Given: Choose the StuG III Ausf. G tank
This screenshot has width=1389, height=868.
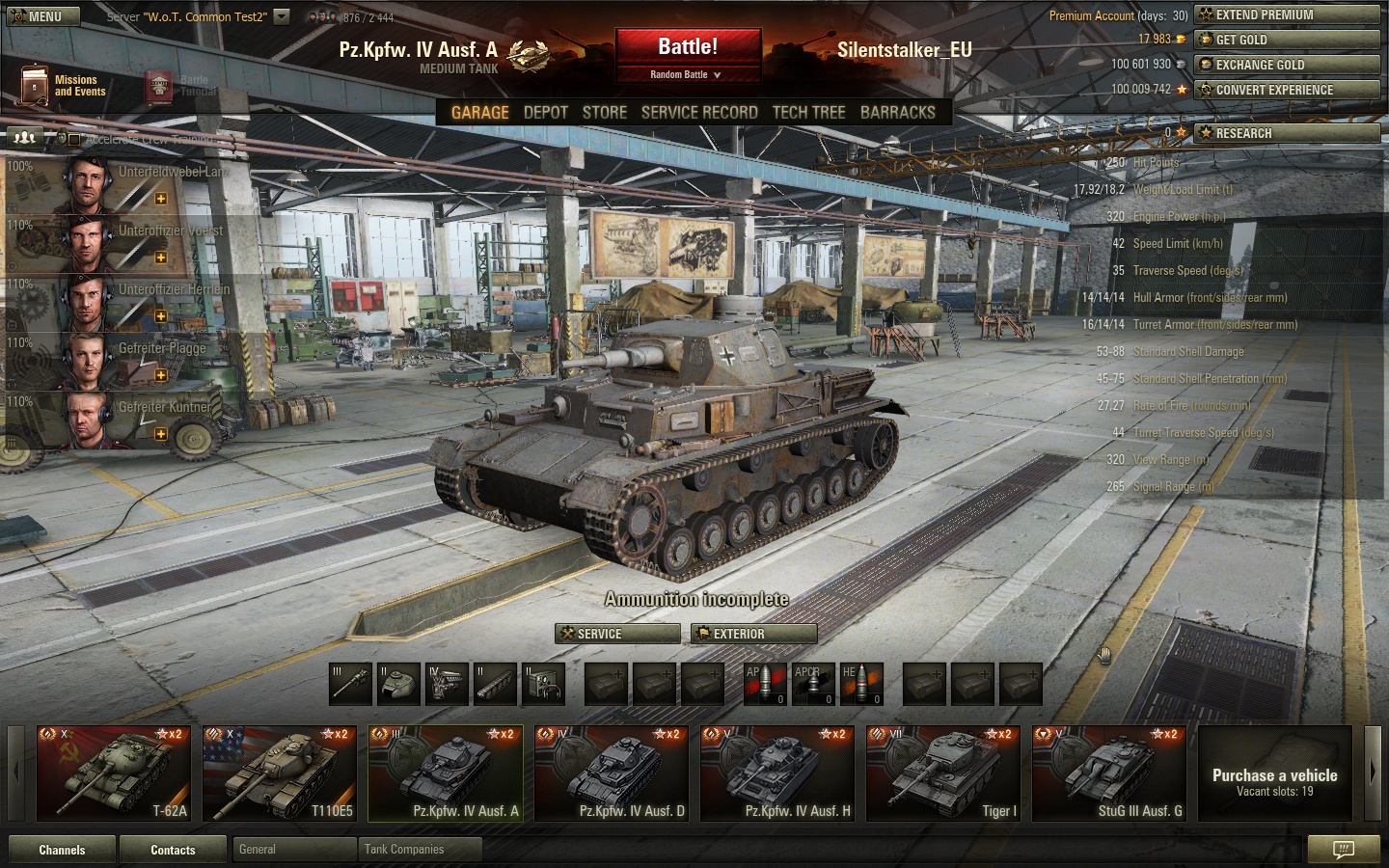Looking at the screenshot, I should 1108,773.
